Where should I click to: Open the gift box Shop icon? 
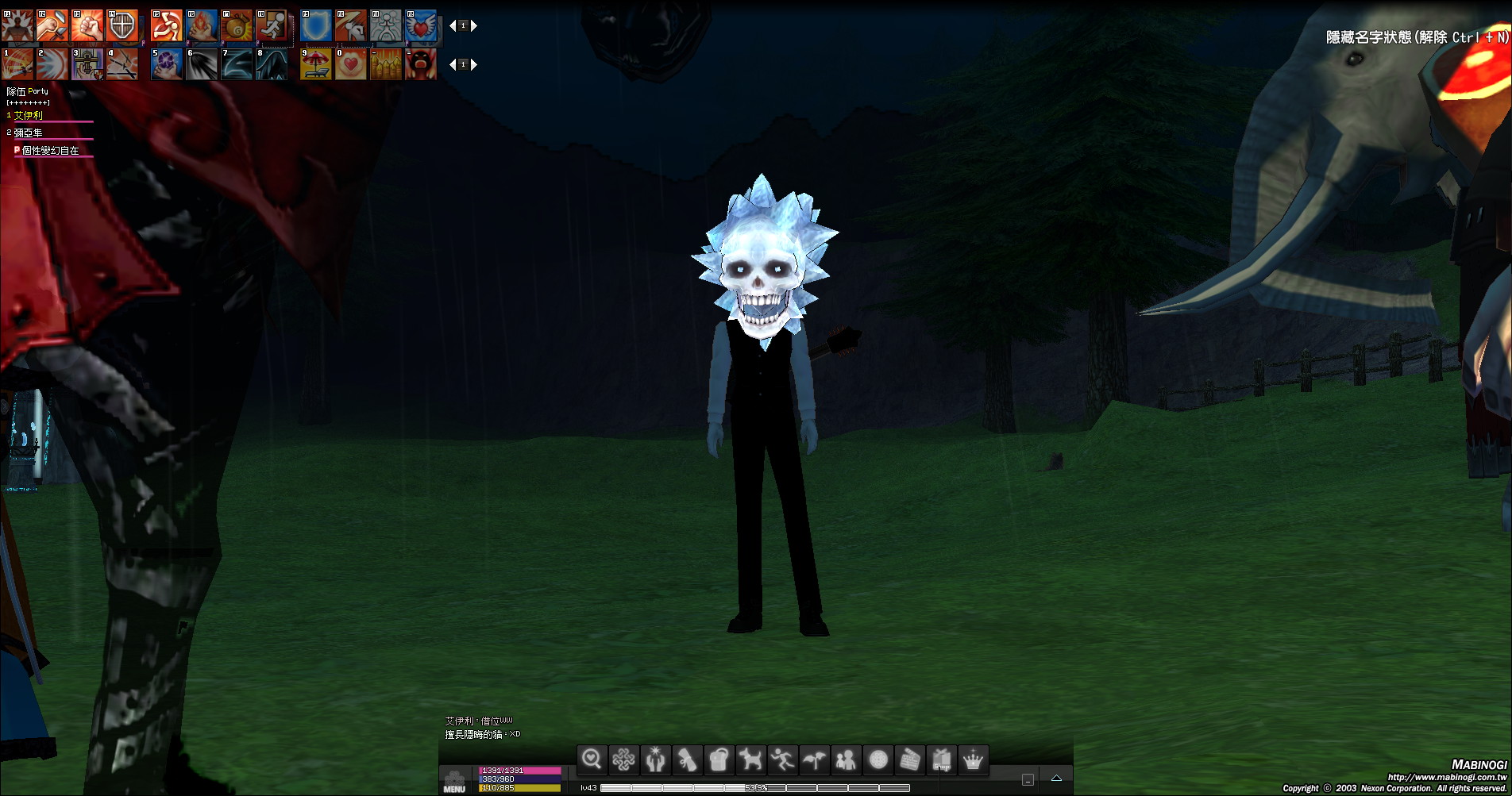point(942,760)
